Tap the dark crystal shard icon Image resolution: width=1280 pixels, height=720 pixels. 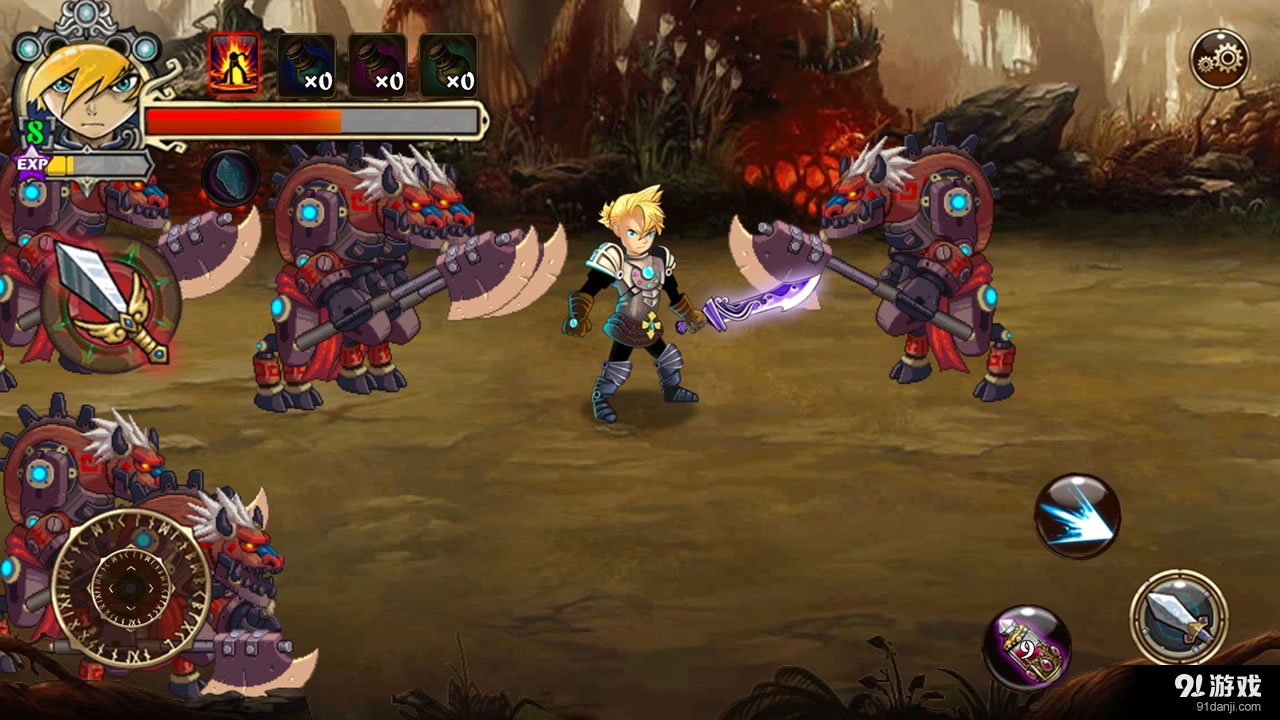[x=231, y=178]
